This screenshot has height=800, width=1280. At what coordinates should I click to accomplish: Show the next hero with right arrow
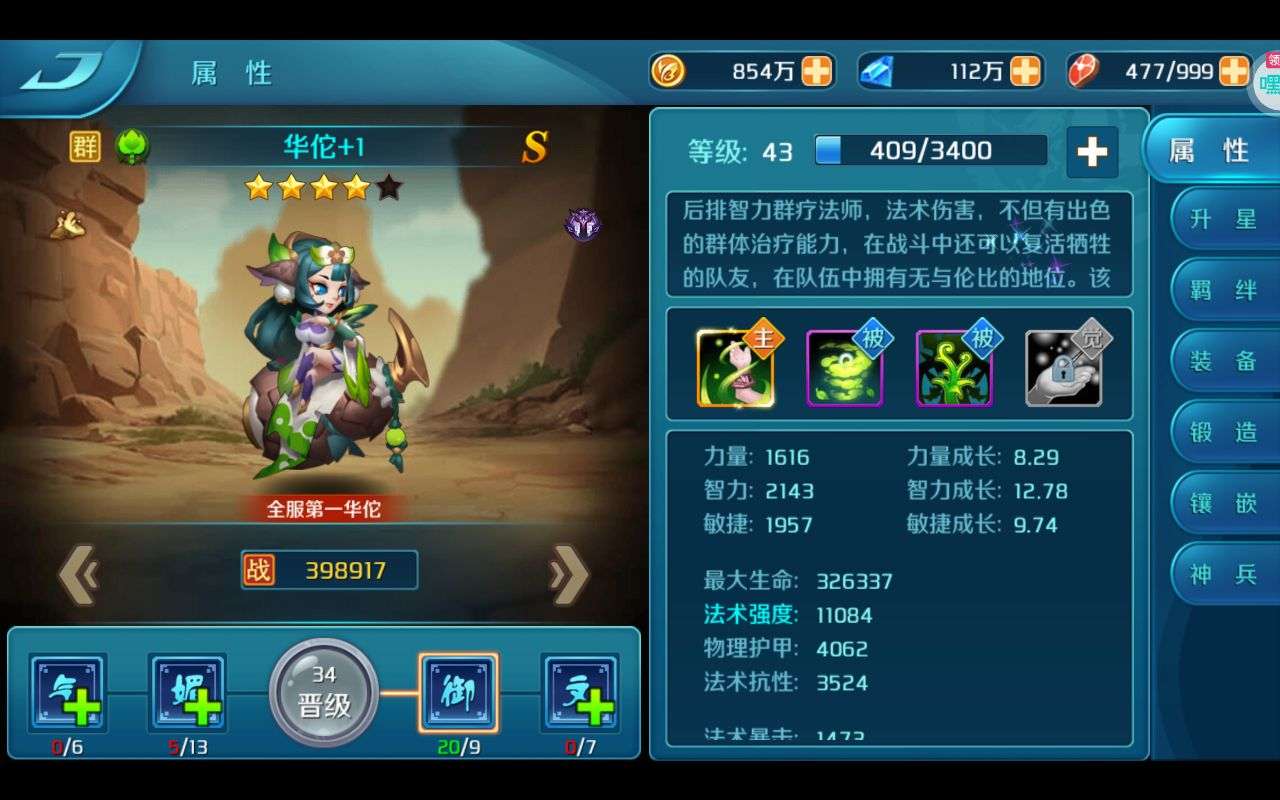tap(569, 574)
